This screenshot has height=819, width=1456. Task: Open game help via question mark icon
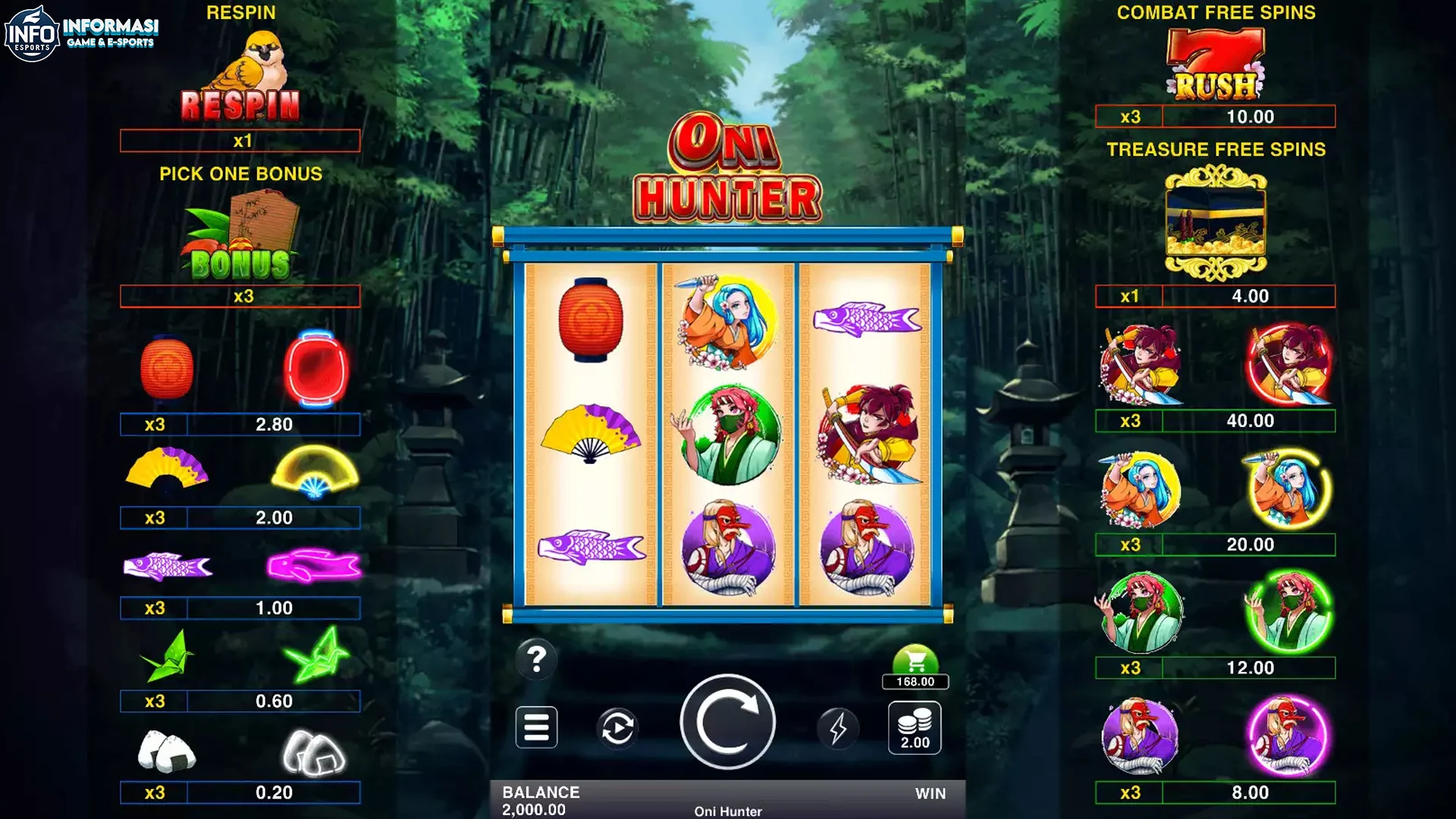538,660
